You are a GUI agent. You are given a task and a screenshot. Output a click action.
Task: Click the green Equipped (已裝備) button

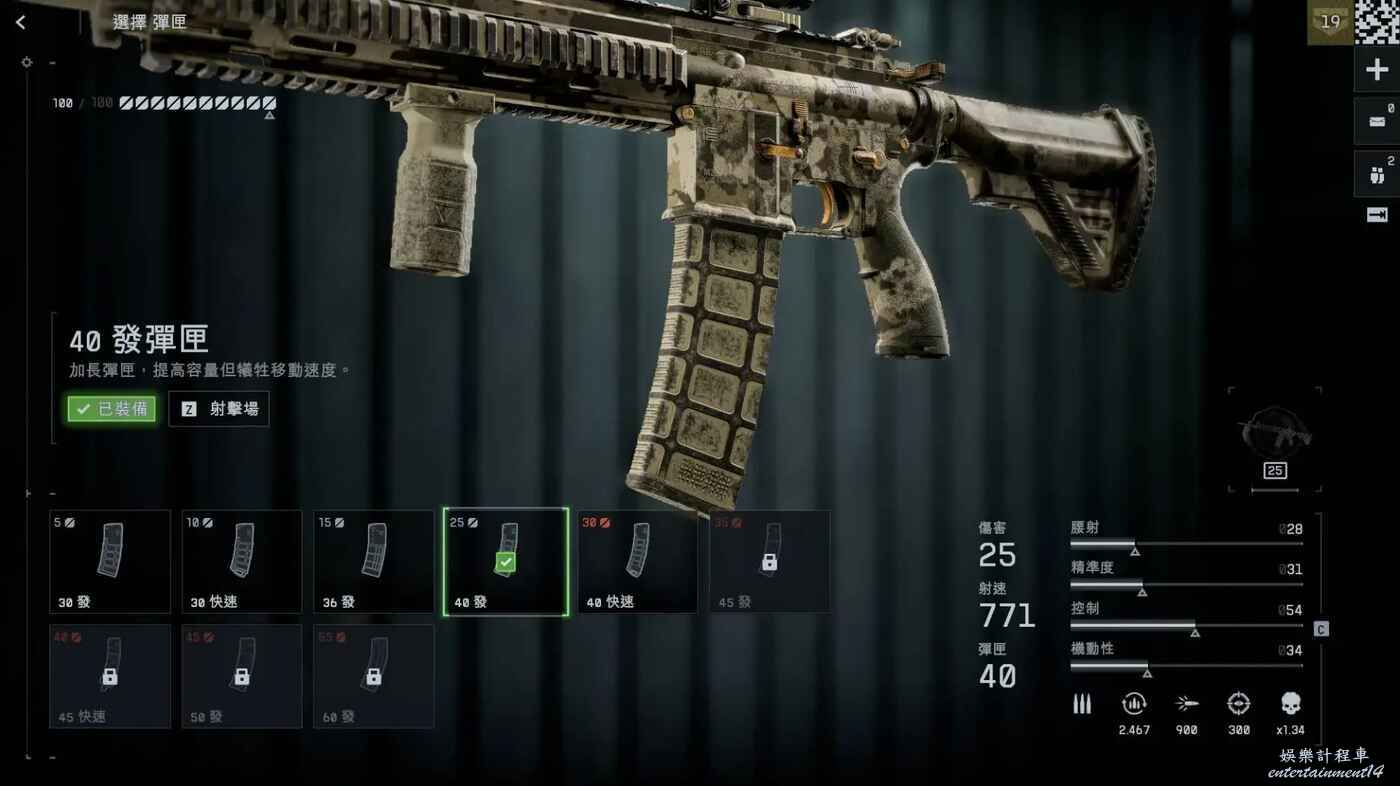112,409
